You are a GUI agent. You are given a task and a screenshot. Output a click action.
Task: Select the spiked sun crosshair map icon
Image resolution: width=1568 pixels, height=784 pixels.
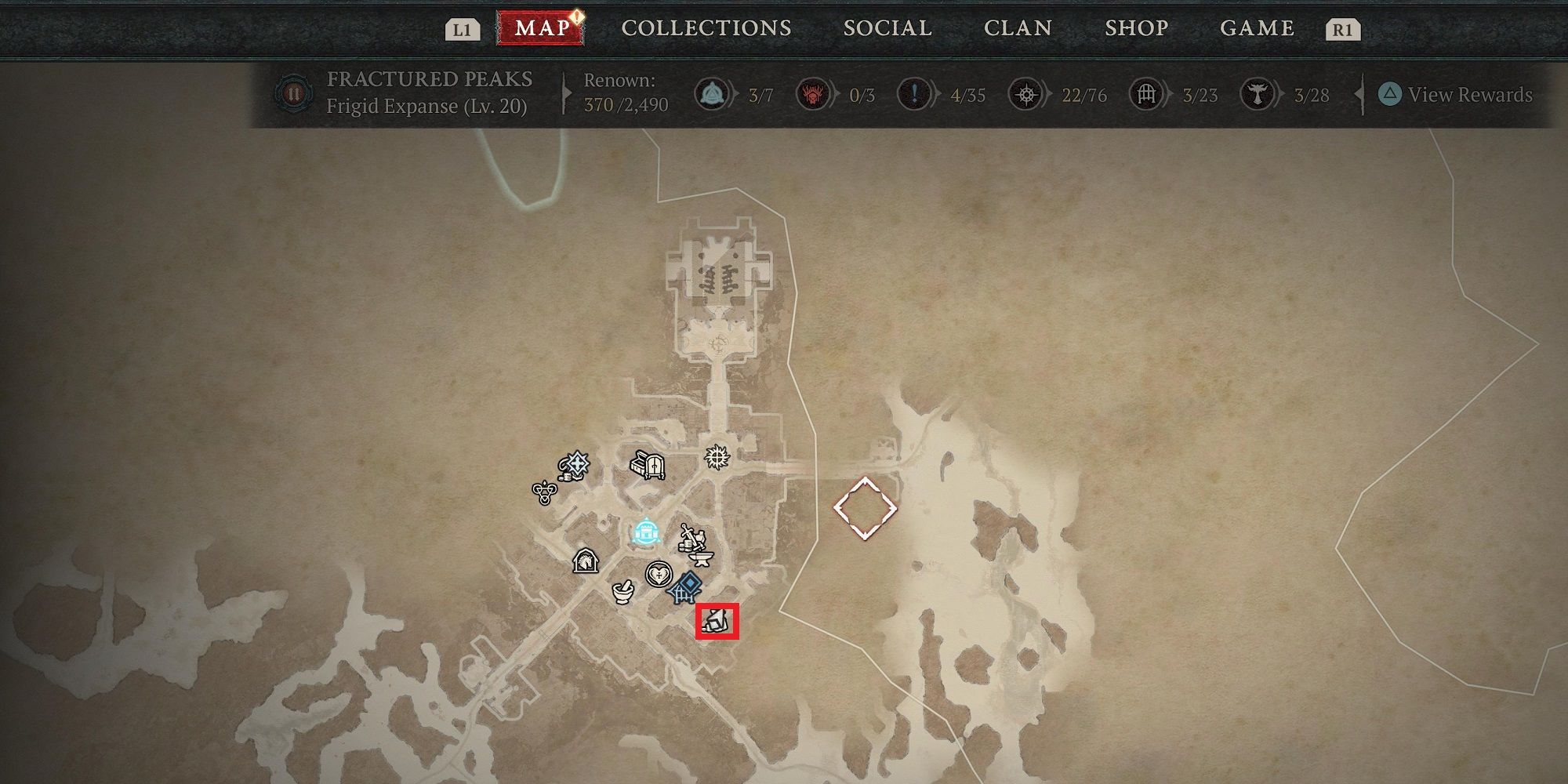[717, 456]
